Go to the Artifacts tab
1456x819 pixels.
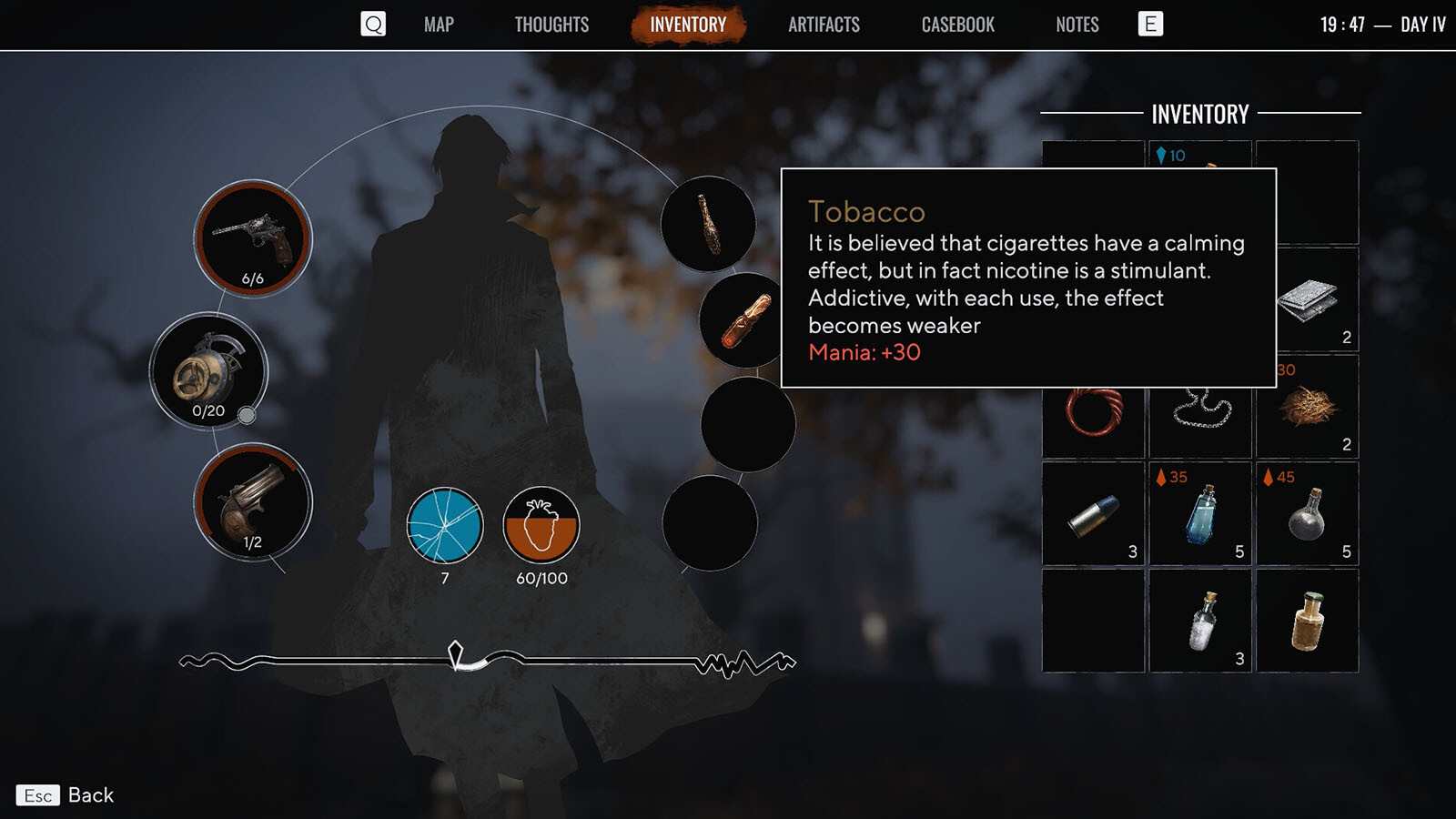(x=824, y=25)
